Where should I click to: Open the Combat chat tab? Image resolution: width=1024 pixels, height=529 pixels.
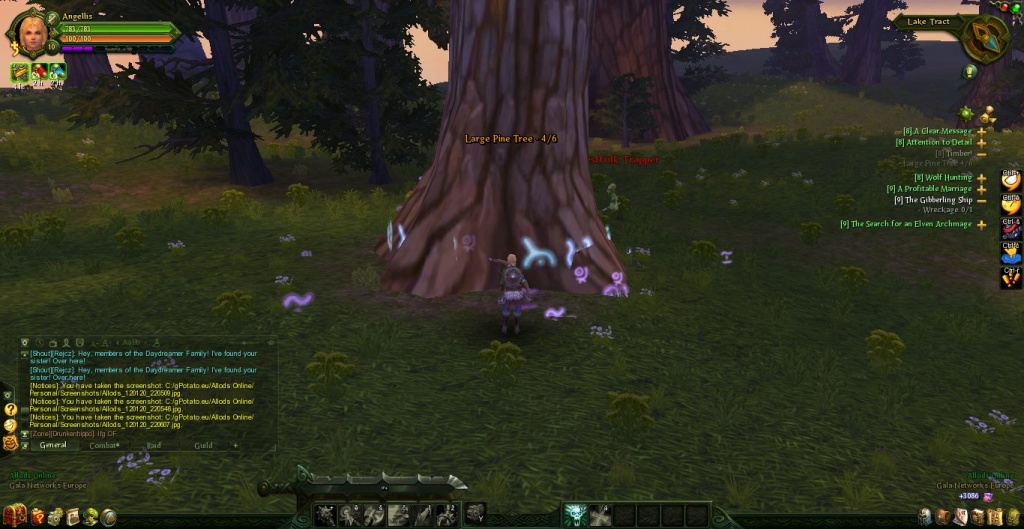pyautogui.click(x=104, y=445)
